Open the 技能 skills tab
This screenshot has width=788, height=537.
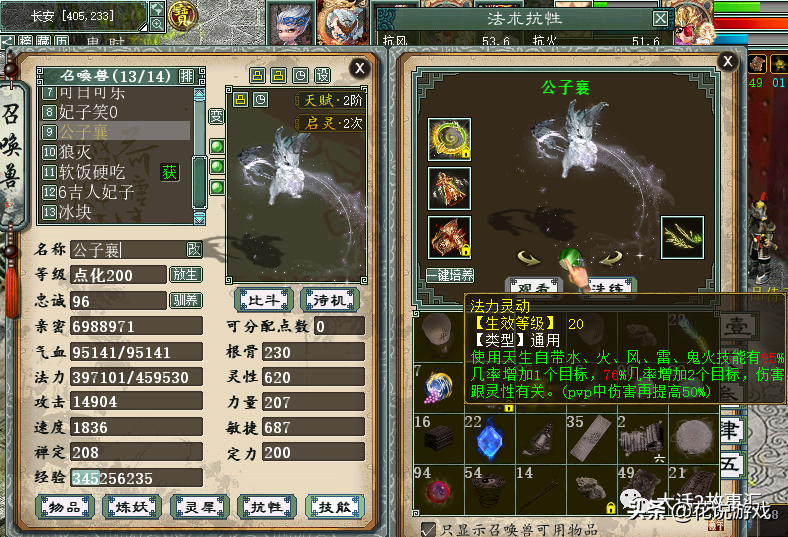tap(333, 507)
